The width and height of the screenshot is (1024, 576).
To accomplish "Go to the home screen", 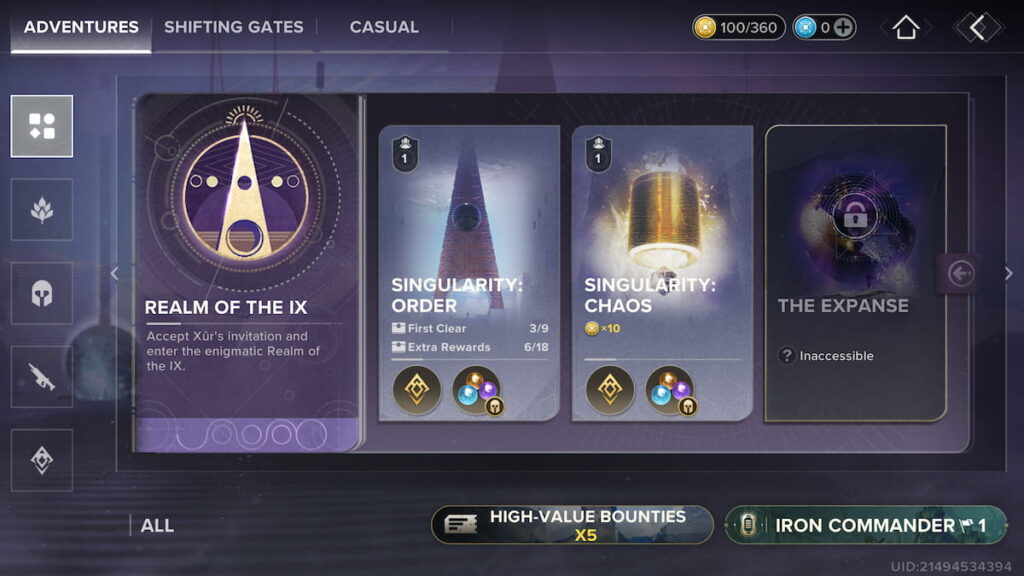I will (905, 27).
